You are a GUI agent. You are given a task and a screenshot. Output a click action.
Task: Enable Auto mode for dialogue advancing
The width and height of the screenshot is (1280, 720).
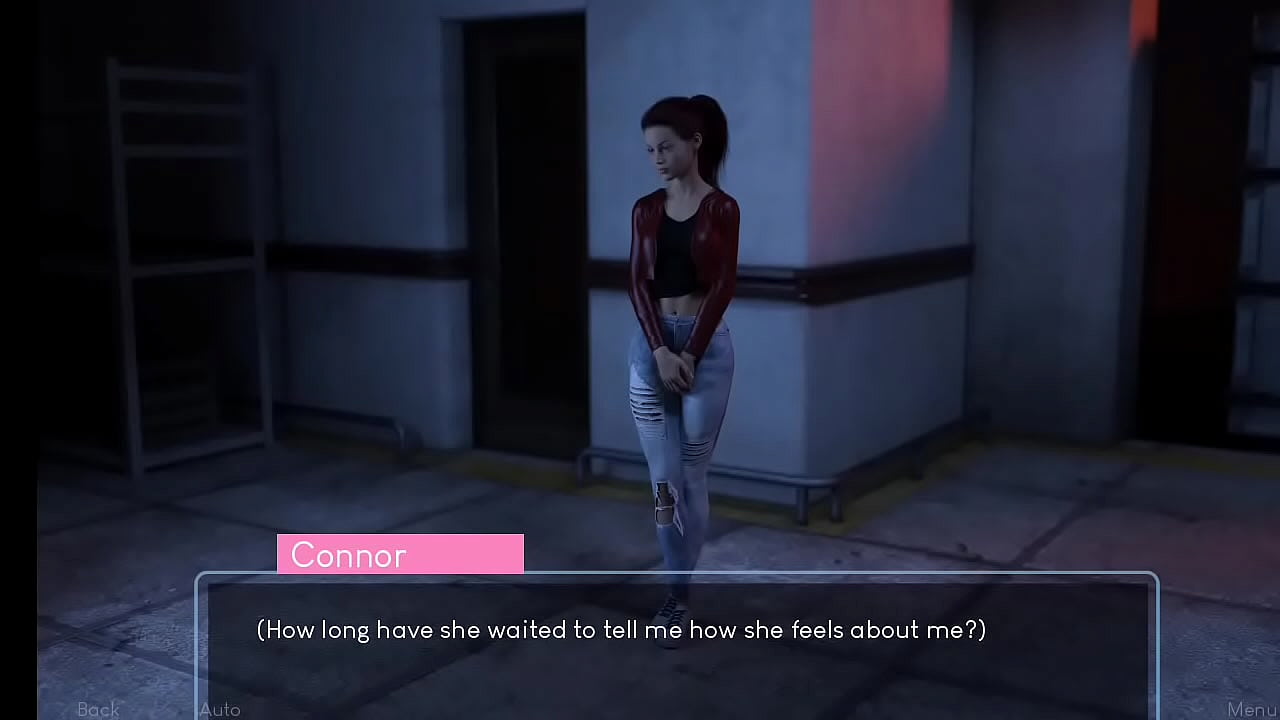pyautogui.click(x=219, y=709)
